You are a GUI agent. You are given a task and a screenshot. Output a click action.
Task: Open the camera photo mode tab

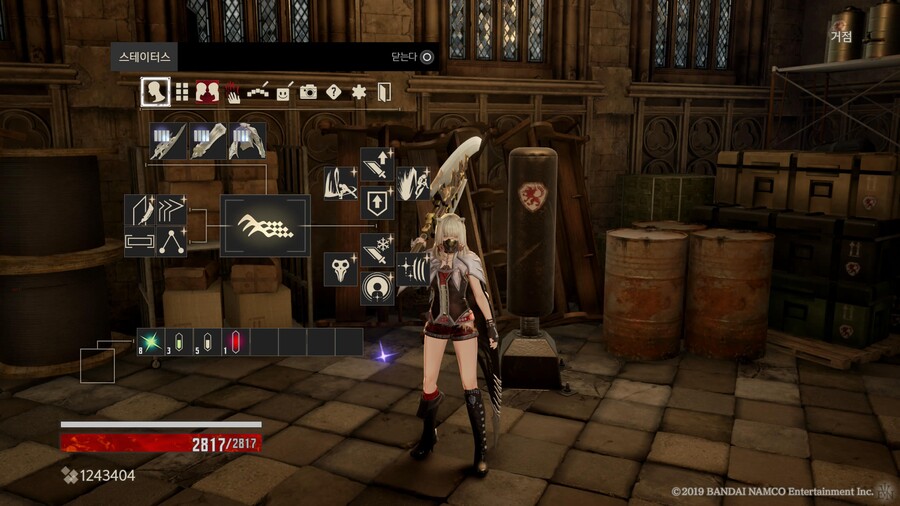point(308,92)
